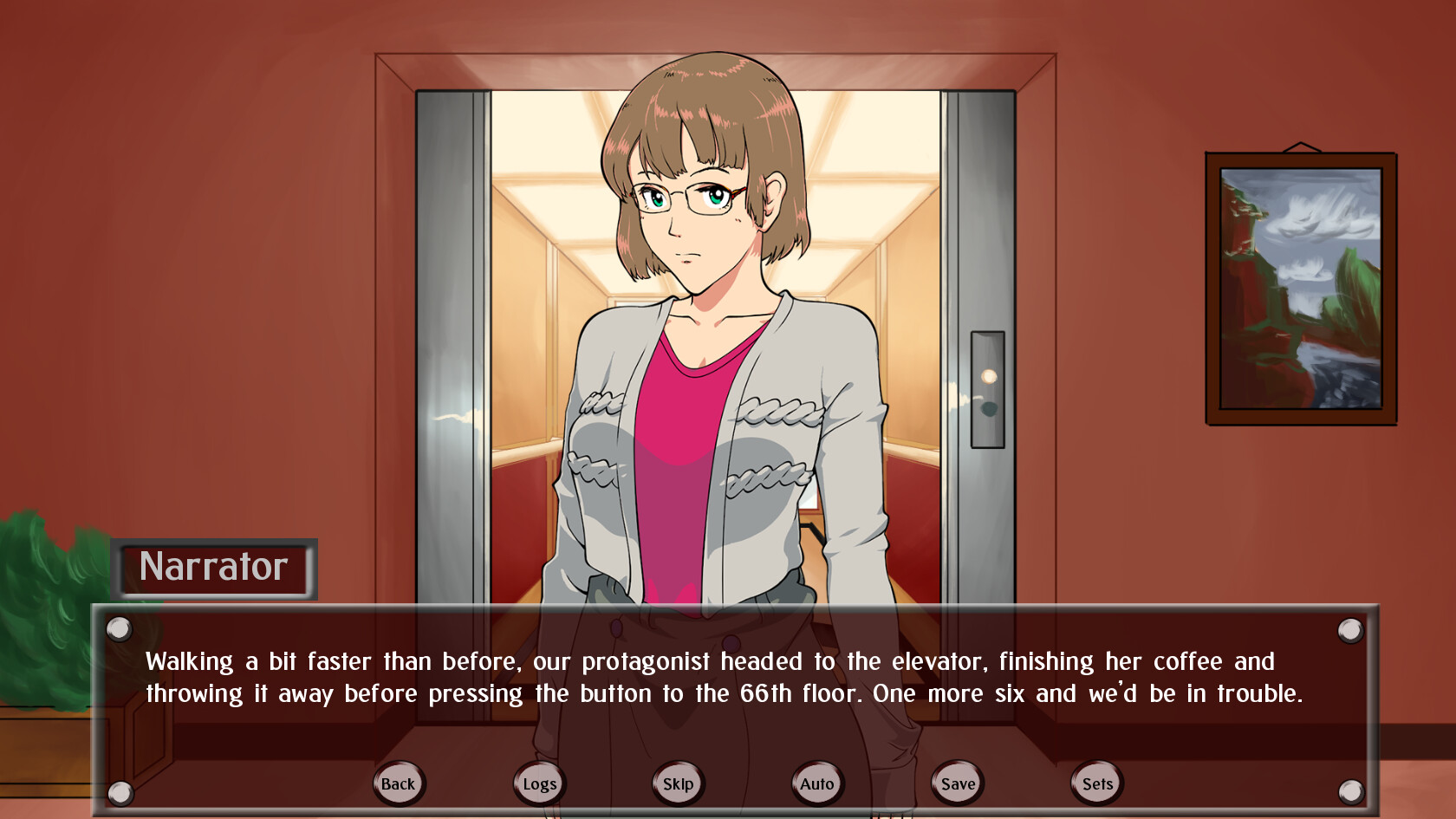Open the Save screen
The height and width of the screenshot is (819, 1456).
[x=956, y=783]
